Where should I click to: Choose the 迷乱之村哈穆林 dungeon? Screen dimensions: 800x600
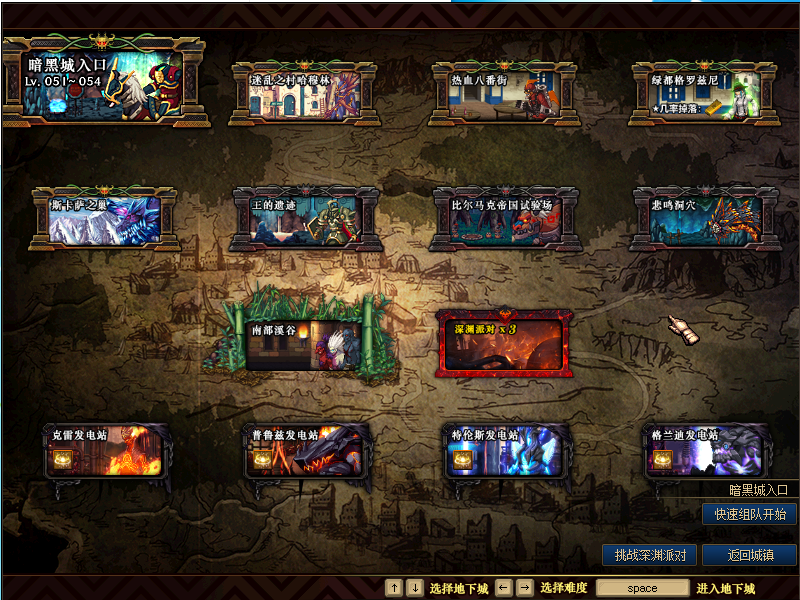(x=304, y=94)
